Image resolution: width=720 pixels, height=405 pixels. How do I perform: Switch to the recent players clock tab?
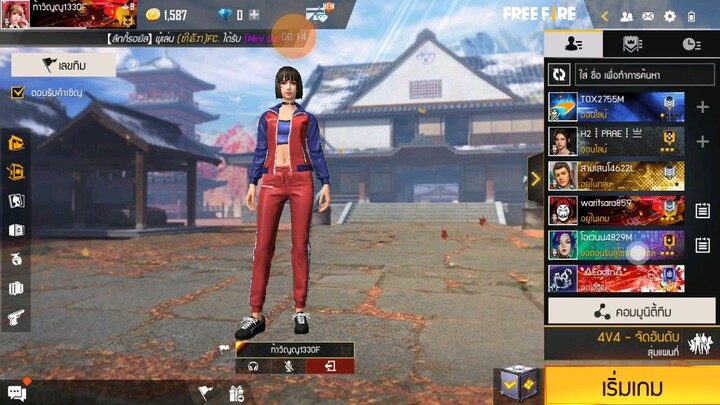tap(691, 44)
